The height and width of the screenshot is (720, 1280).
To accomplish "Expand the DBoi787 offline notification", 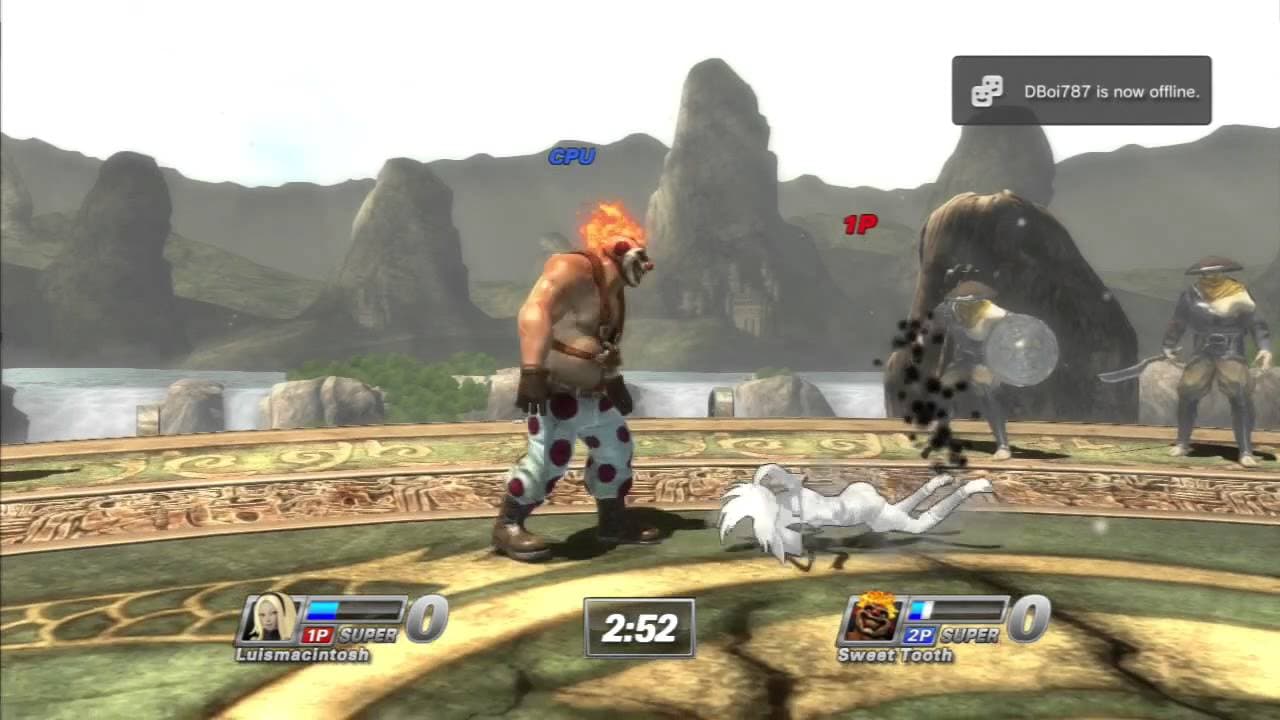I will pyautogui.click(x=1081, y=91).
